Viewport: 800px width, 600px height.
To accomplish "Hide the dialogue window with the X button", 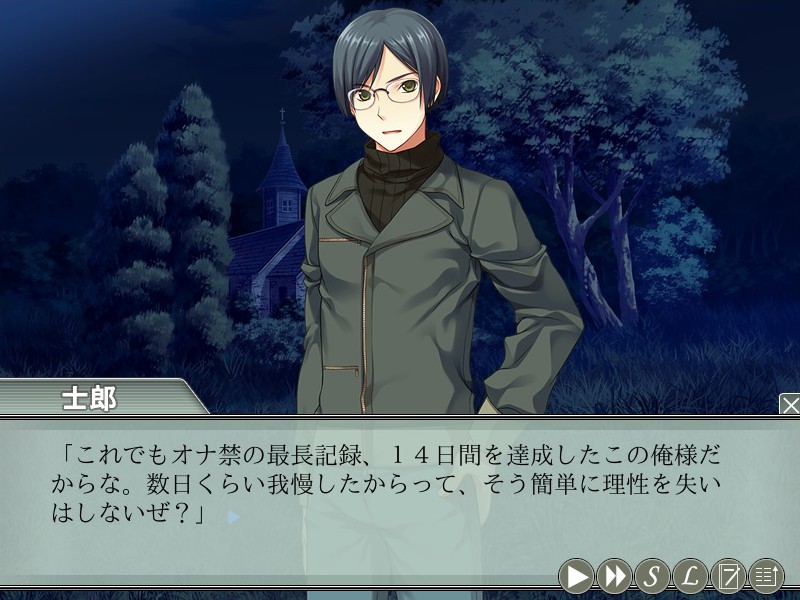I will pyautogui.click(x=789, y=405).
